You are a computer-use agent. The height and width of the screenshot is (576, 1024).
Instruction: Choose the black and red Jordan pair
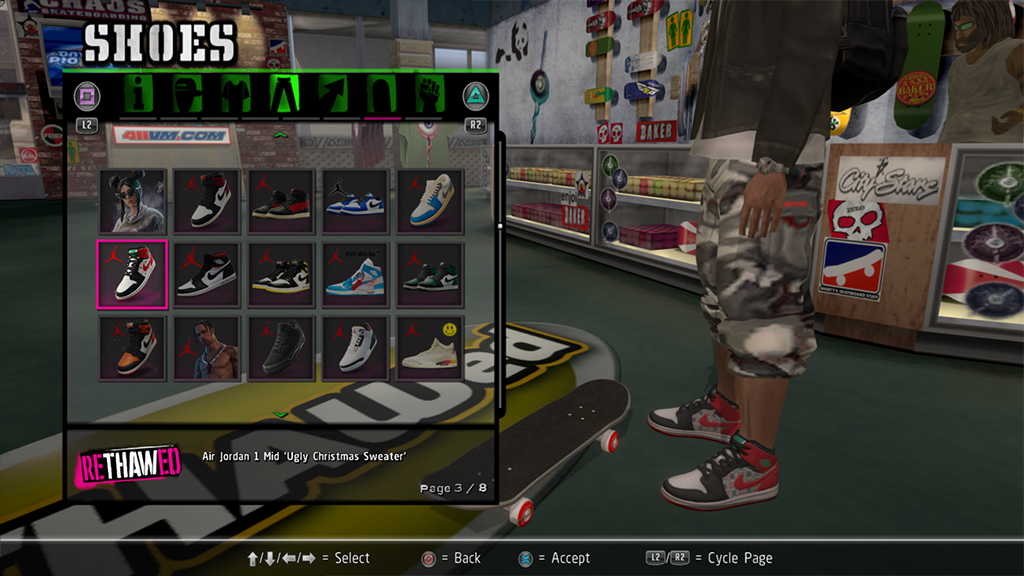coord(281,200)
